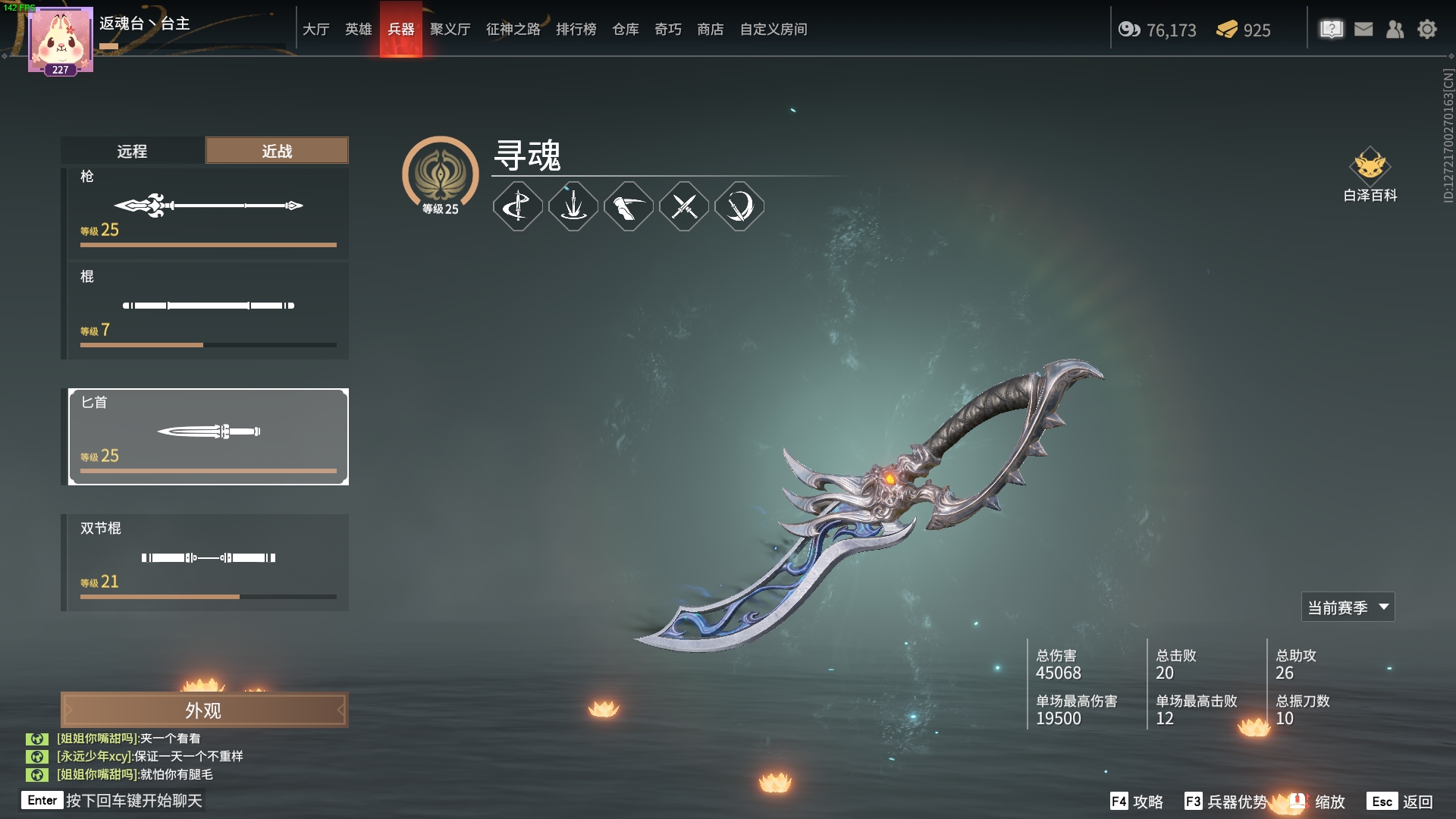1456x819 pixels.
Task: Switch to the 远程 ranged weapons tab
Action: [133, 150]
